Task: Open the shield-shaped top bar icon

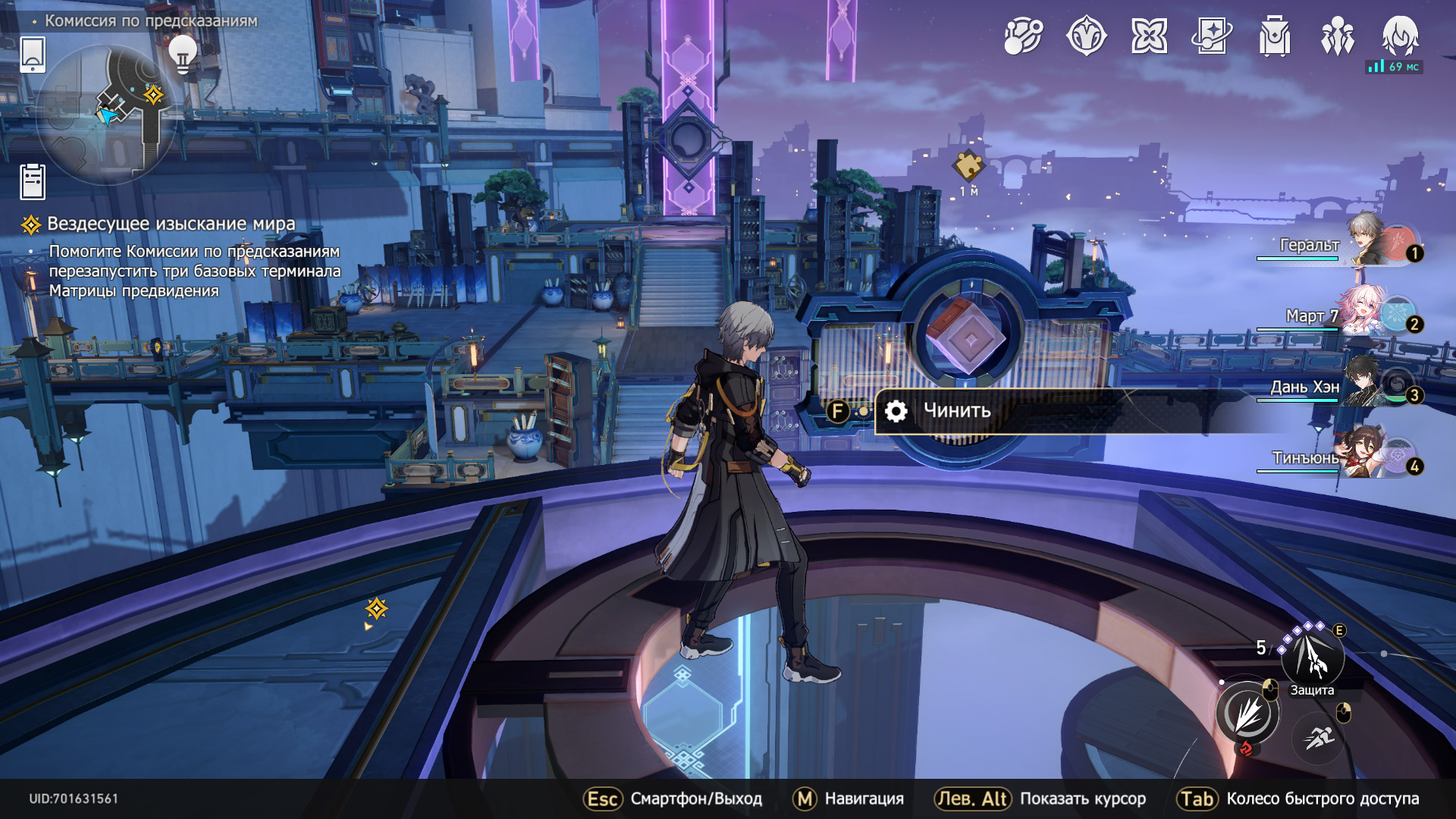Action: [x=1086, y=36]
